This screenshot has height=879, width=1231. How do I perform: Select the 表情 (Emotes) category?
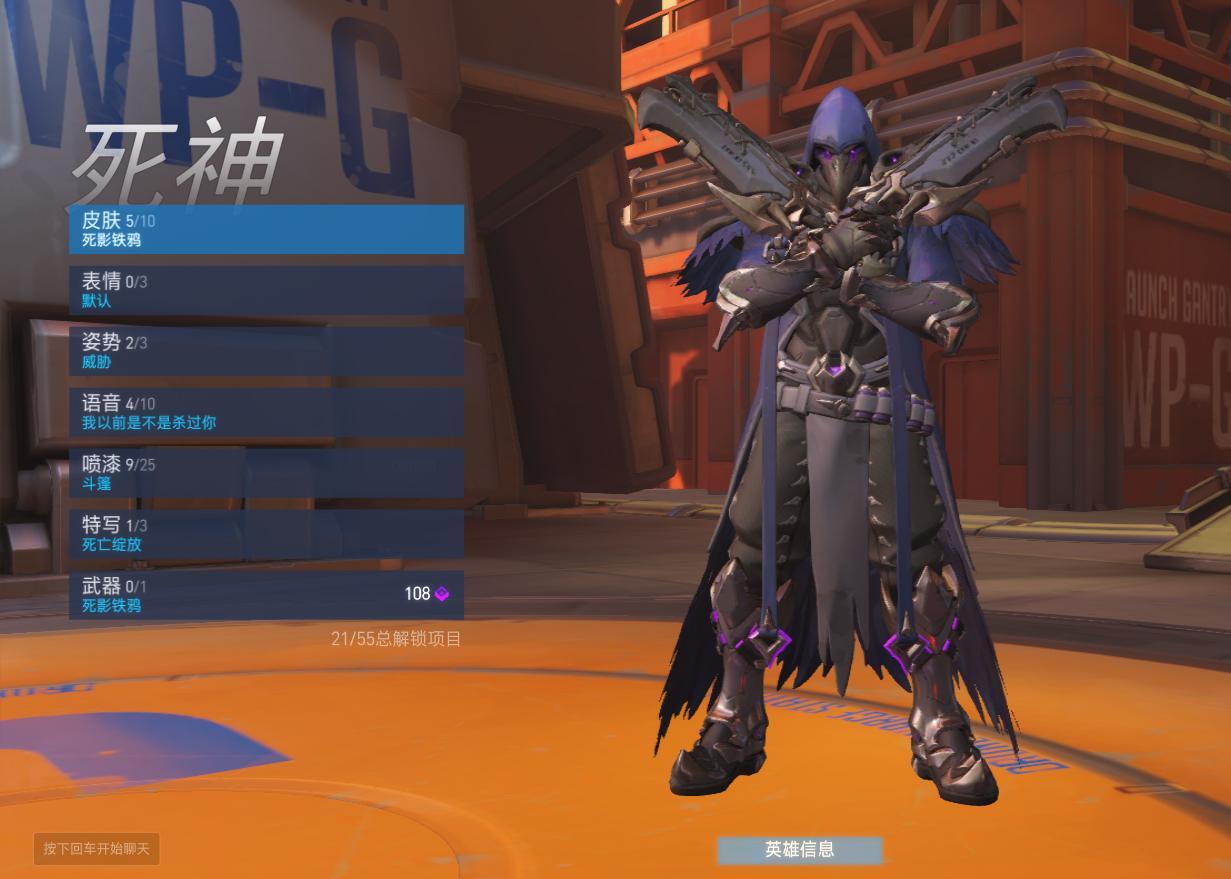[x=266, y=290]
